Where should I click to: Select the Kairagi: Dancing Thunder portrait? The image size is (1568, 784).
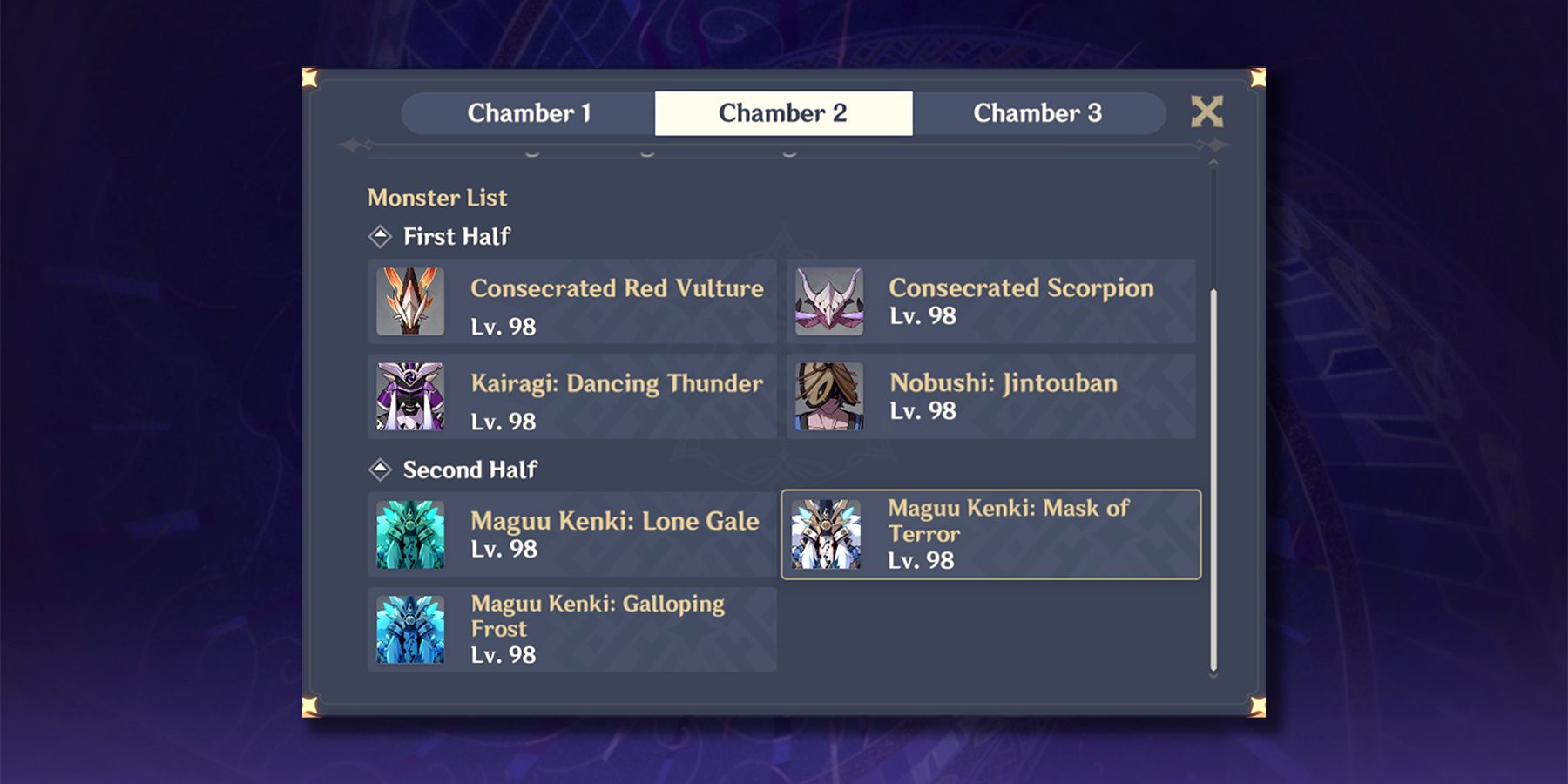pos(409,396)
